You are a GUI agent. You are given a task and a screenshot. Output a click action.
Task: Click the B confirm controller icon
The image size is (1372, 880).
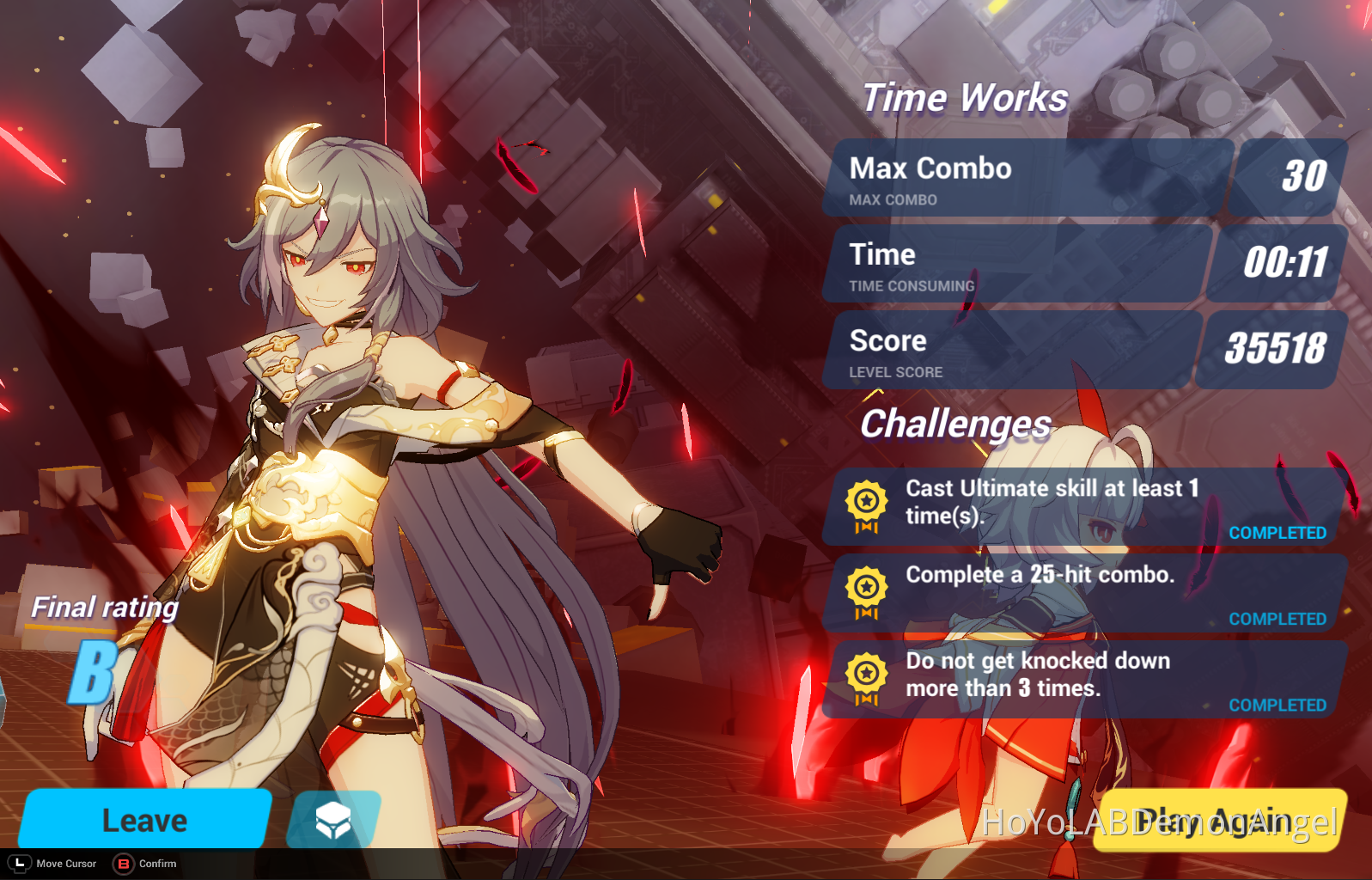click(x=124, y=864)
